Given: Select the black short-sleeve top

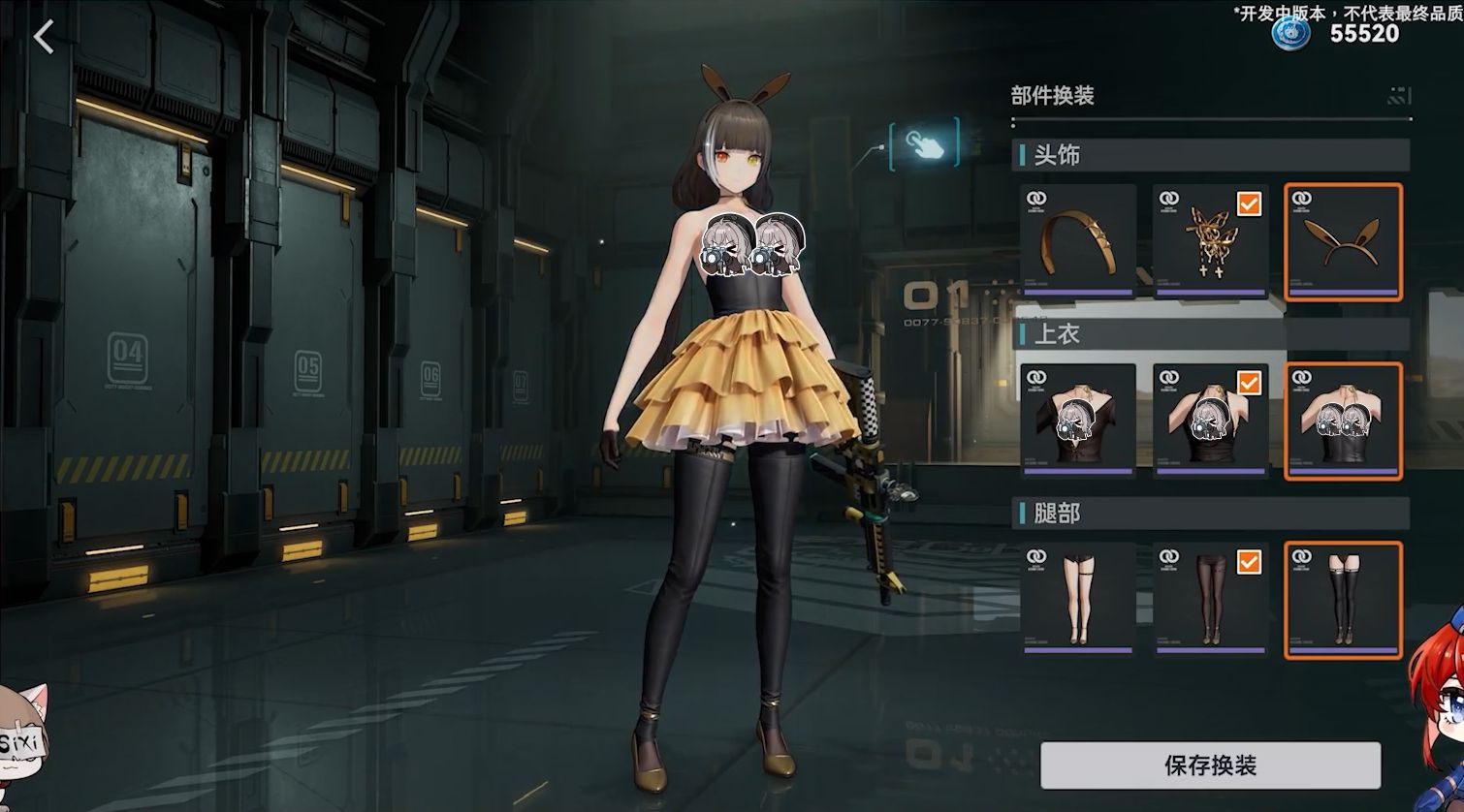Looking at the screenshot, I should pyautogui.click(x=1078, y=421).
